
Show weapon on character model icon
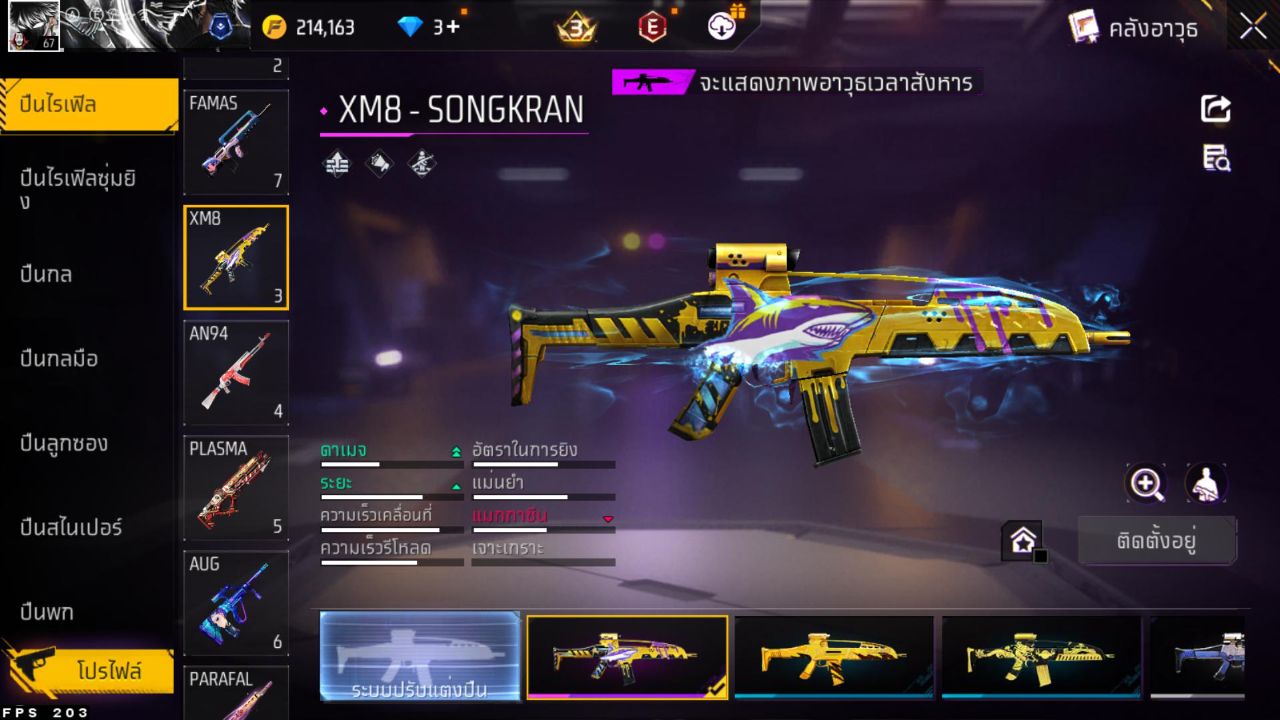(x=1205, y=484)
